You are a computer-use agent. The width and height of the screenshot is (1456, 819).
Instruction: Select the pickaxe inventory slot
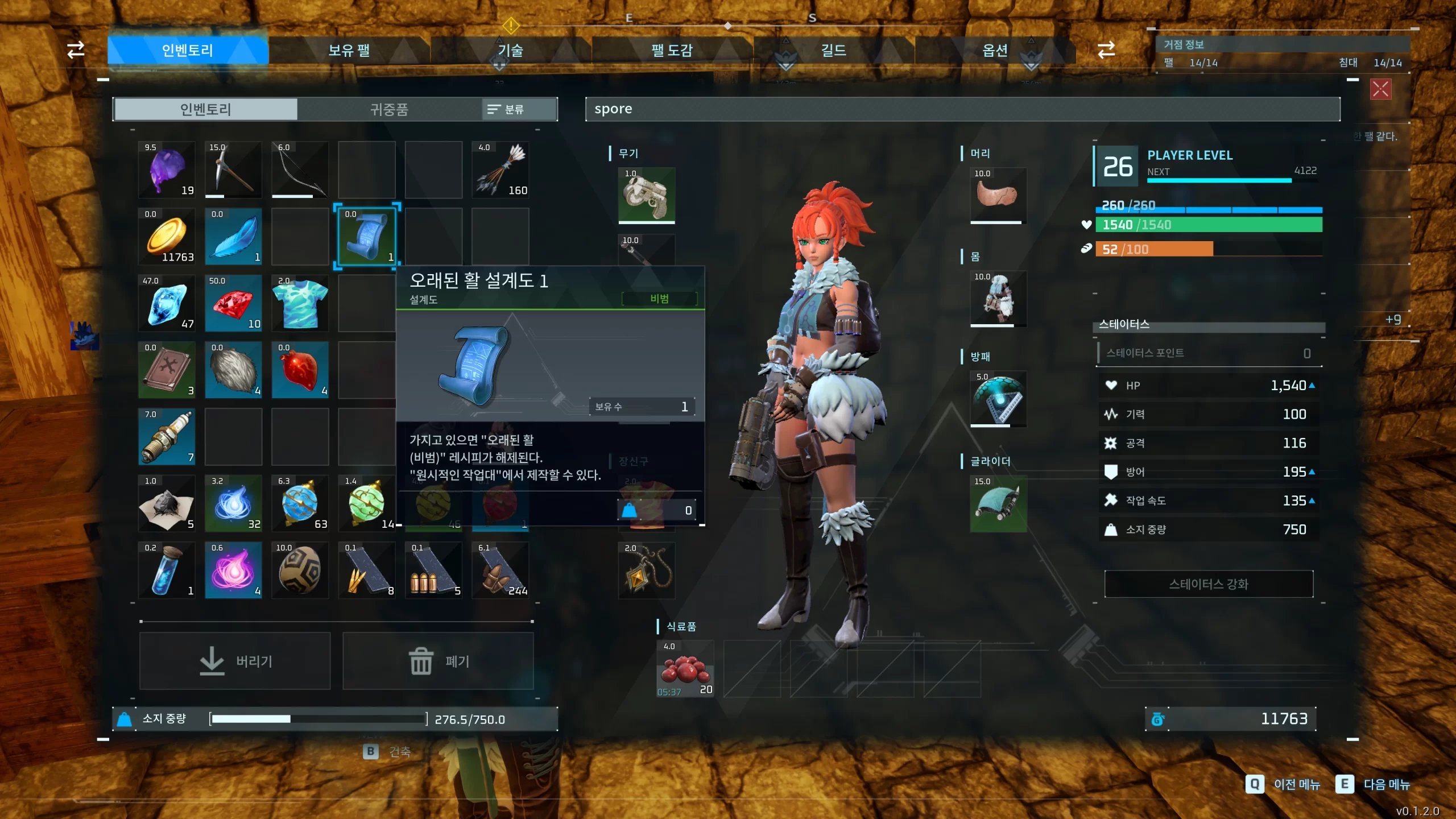point(233,169)
